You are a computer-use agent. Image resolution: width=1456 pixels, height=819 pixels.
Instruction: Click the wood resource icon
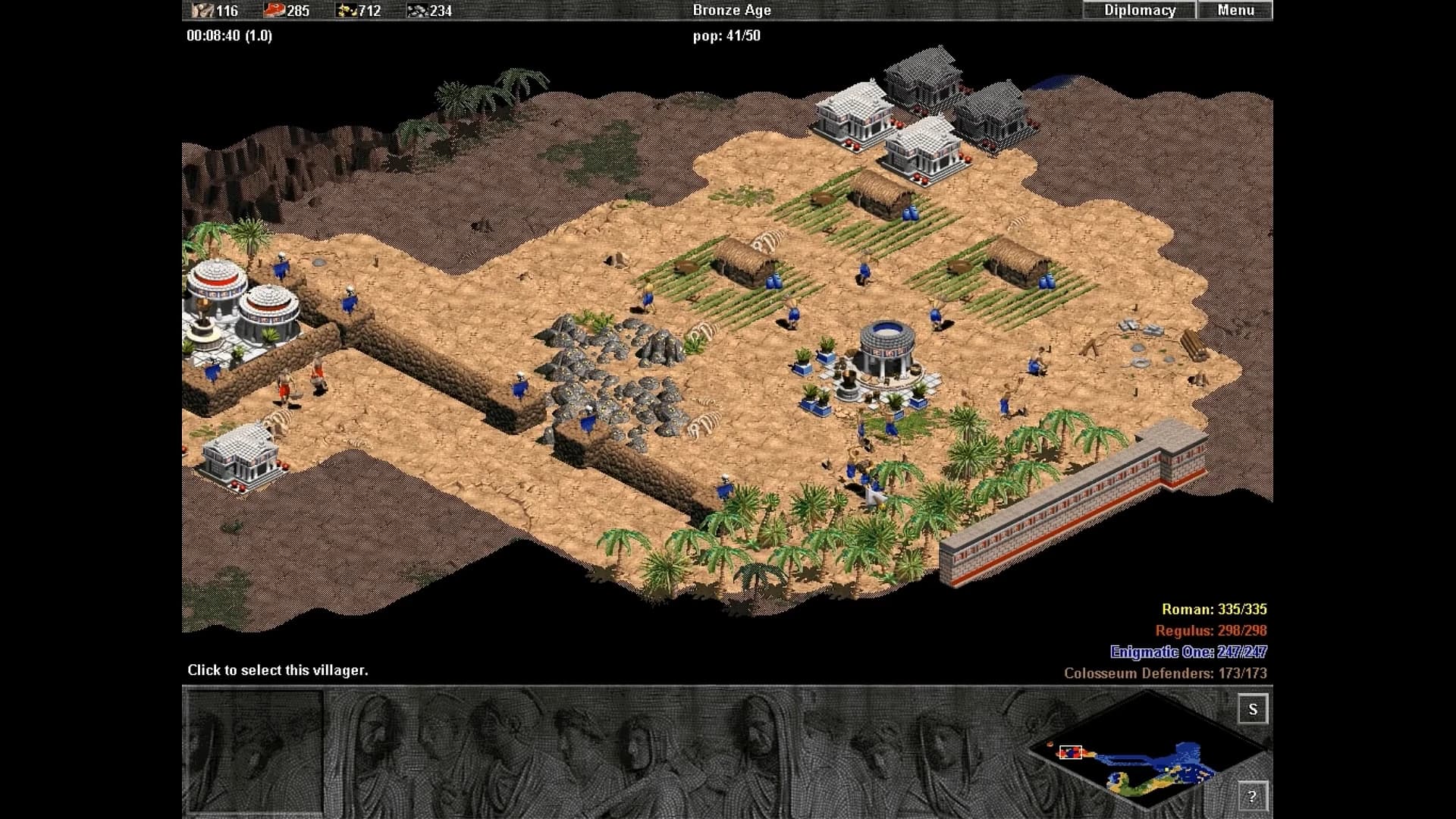pyautogui.click(x=201, y=11)
